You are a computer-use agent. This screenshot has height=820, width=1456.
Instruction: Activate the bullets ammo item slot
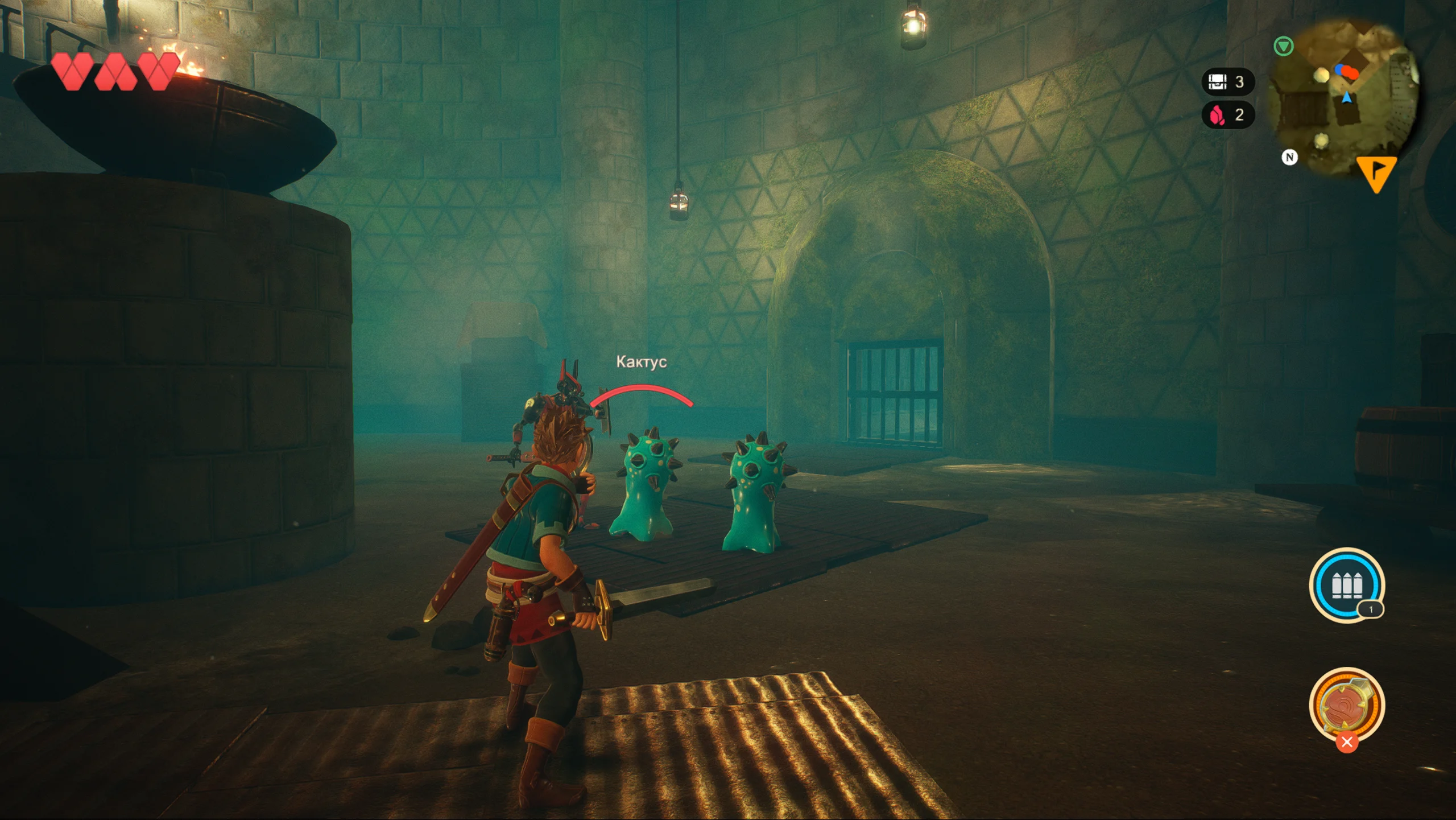(x=1346, y=585)
